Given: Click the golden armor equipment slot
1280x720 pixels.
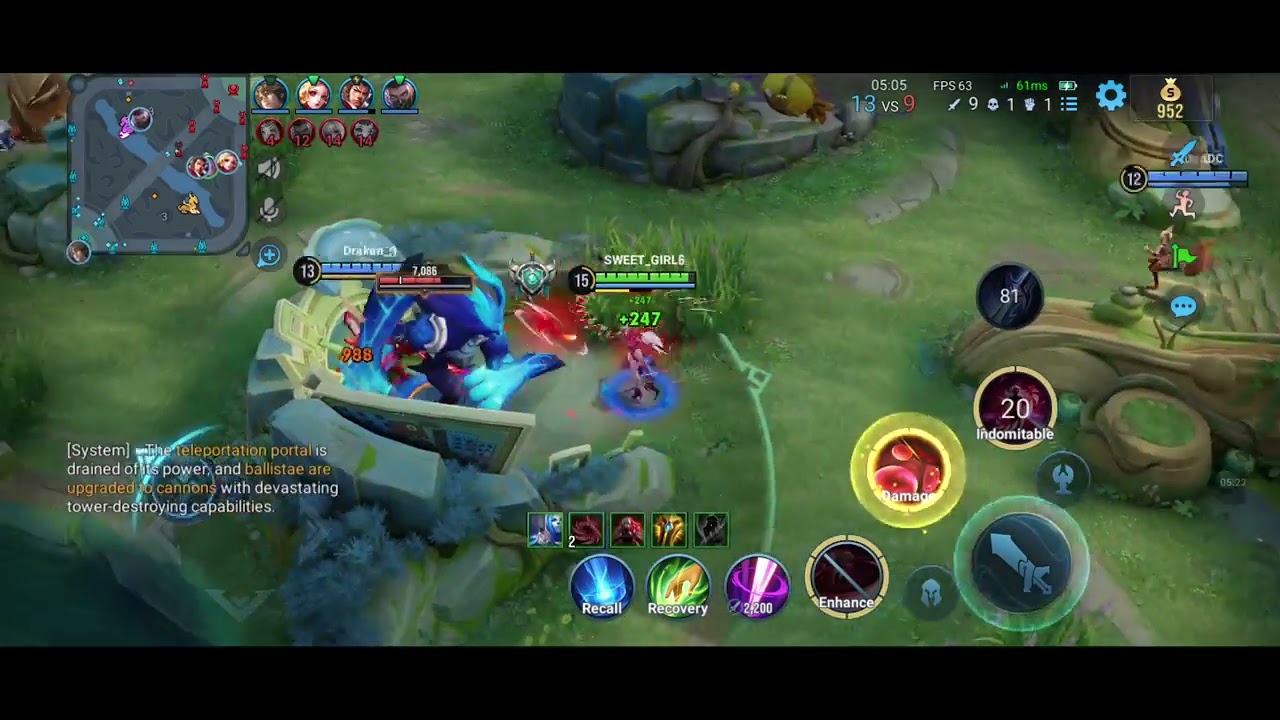Looking at the screenshot, I should [x=669, y=529].
